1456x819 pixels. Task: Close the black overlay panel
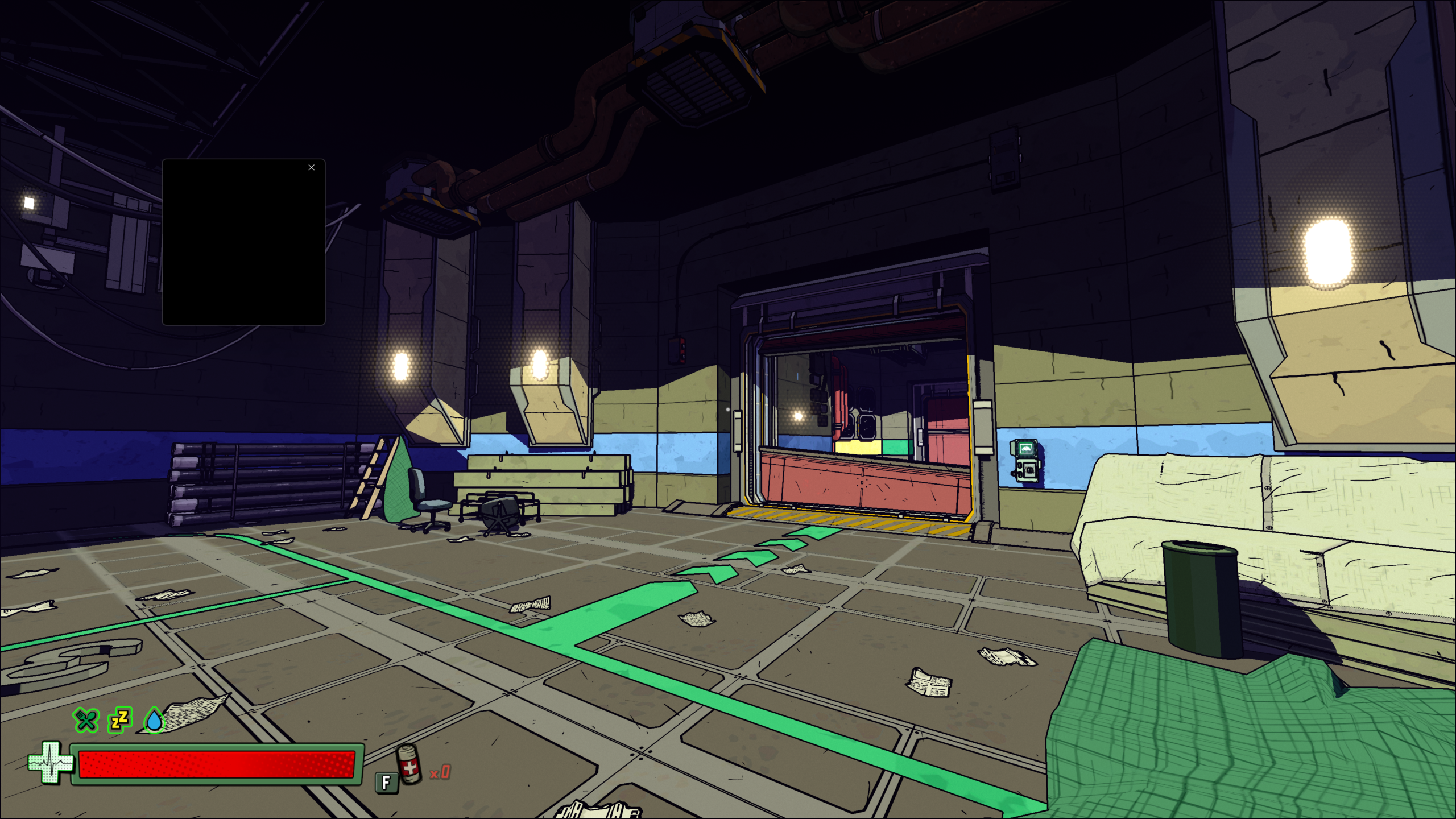[311, 167]
